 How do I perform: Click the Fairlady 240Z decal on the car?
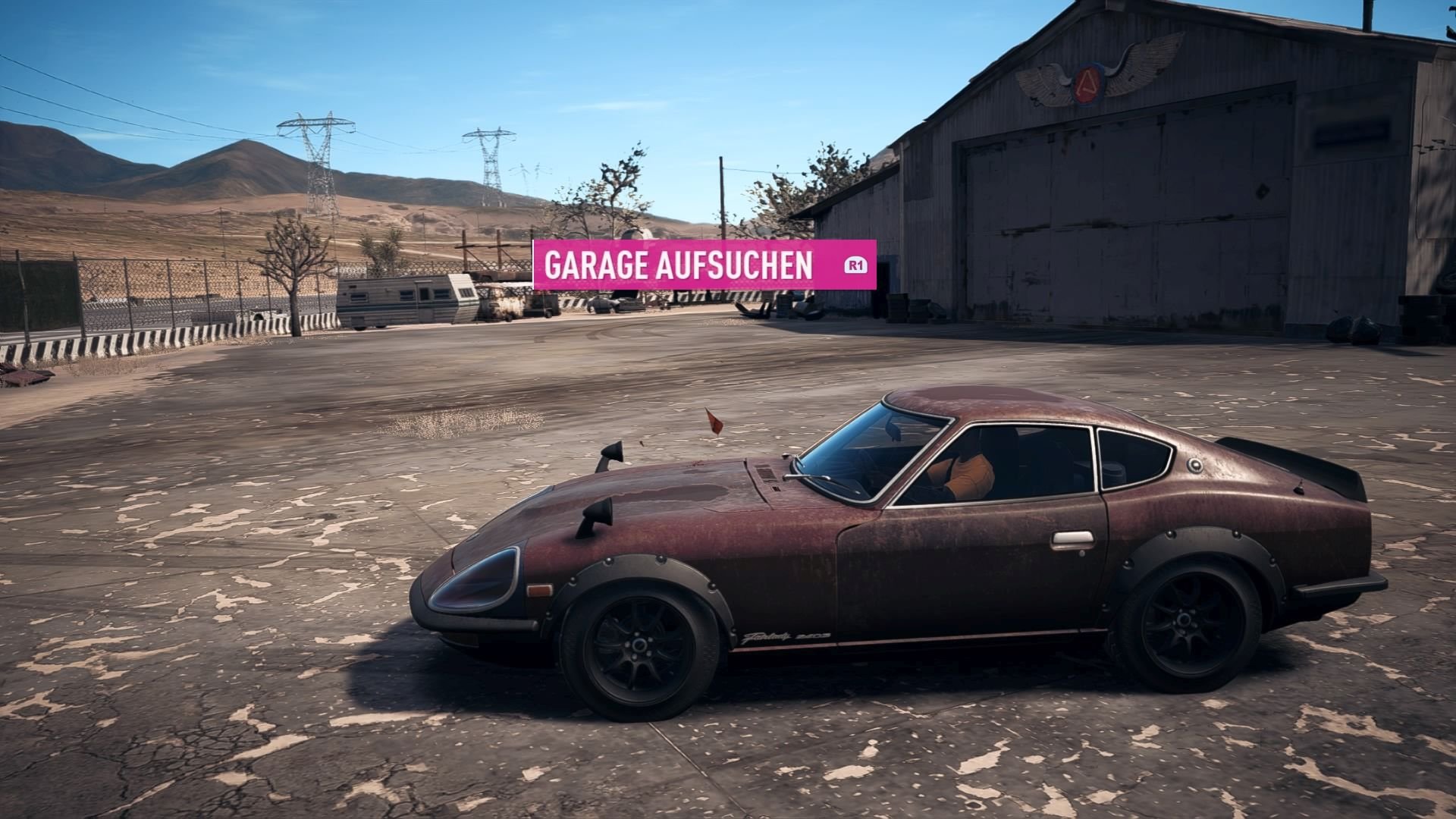(785, 637)
